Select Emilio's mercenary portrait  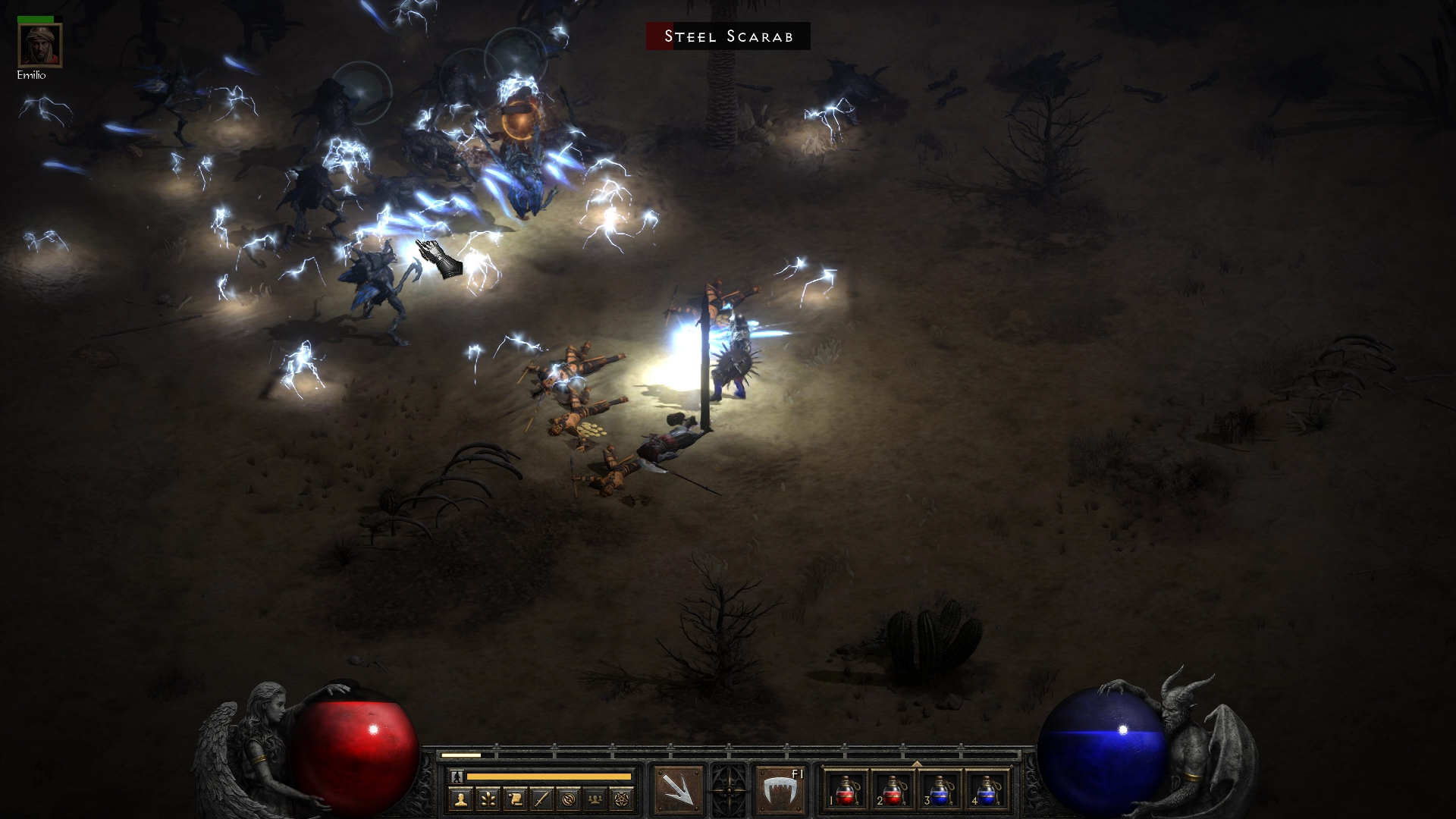[40, 45]
